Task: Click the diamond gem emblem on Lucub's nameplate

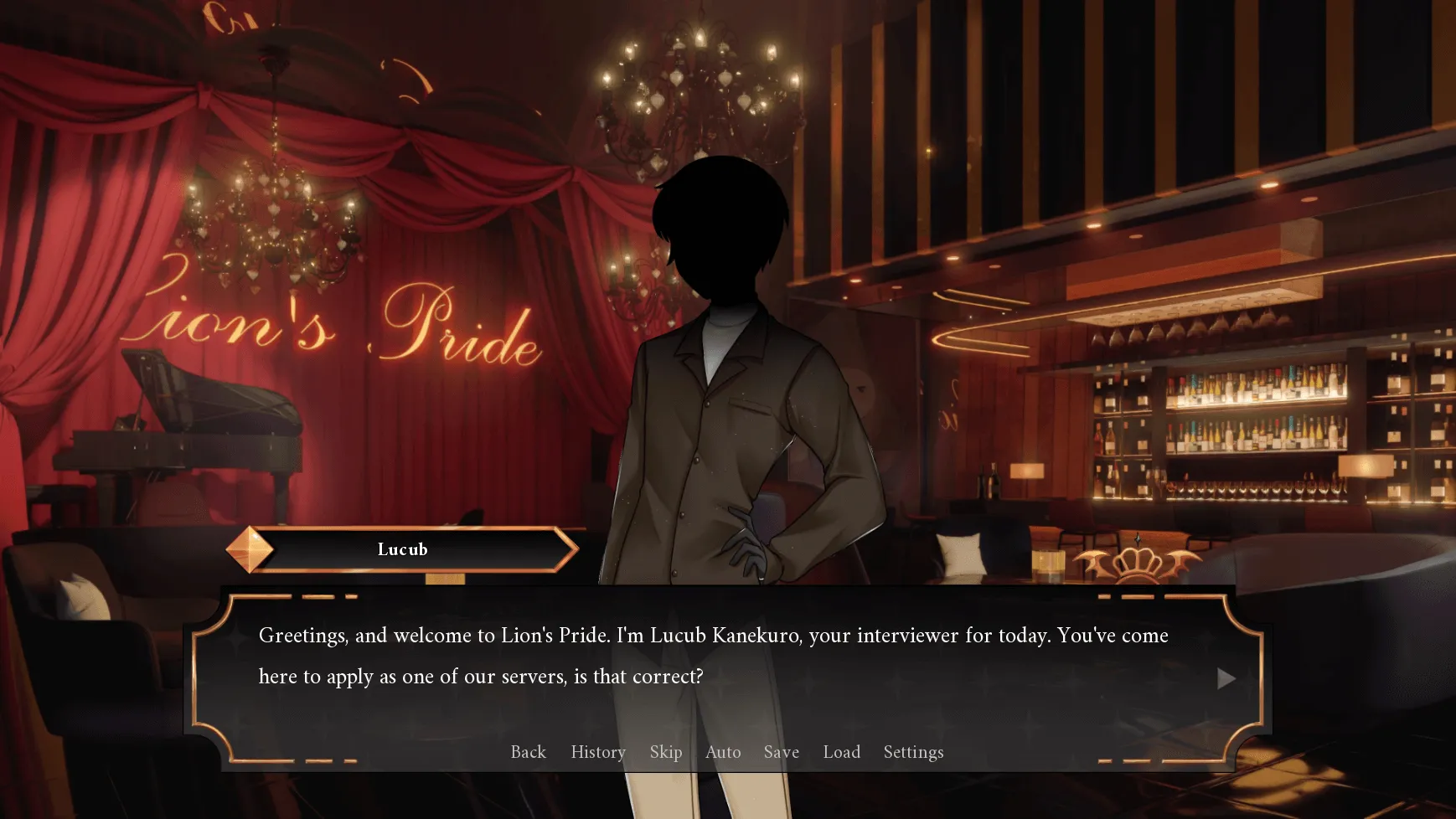Action: coord(250,549)
